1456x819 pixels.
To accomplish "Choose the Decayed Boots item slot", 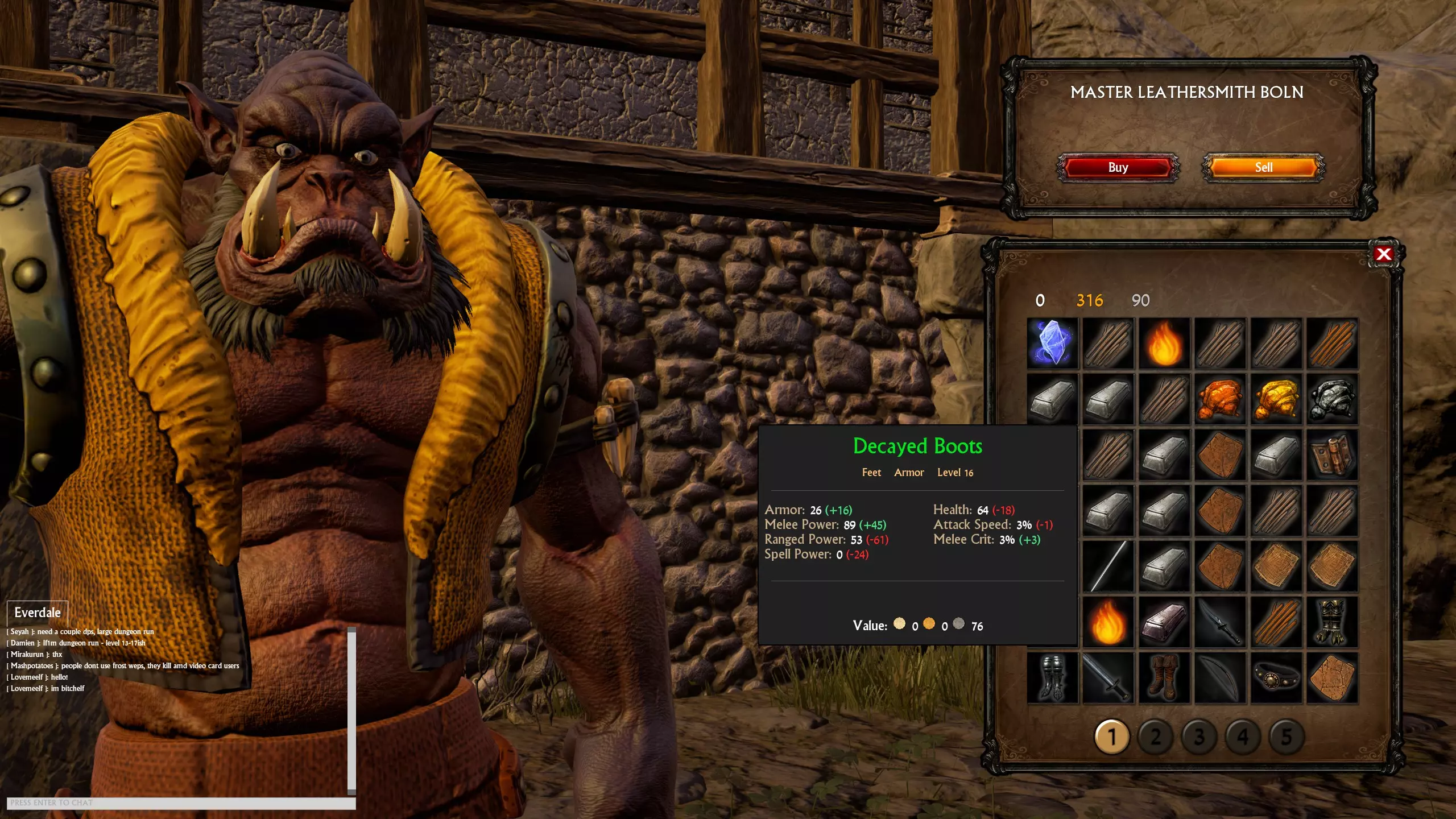I will 1164,678.
